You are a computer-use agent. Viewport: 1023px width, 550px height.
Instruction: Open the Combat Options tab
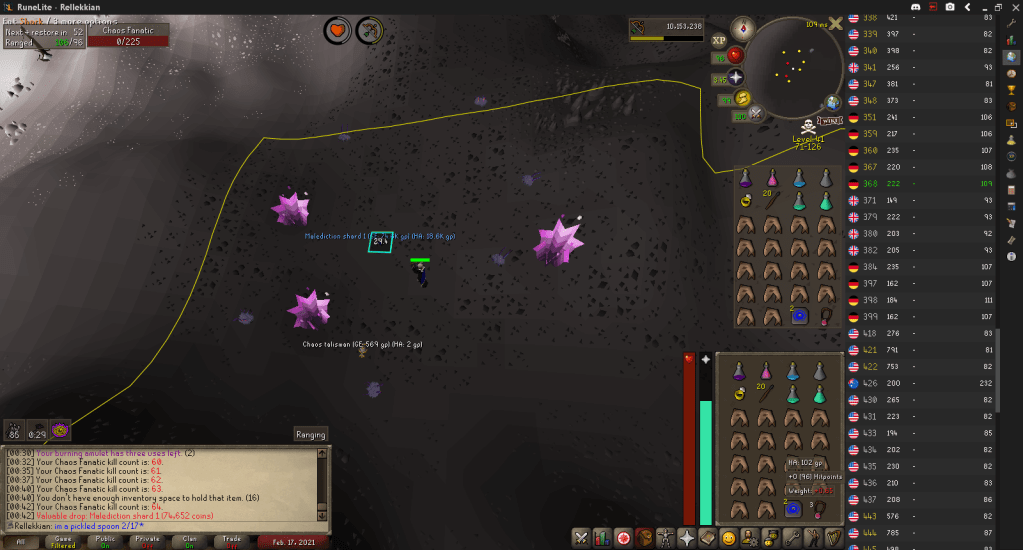tap(580, 537)
